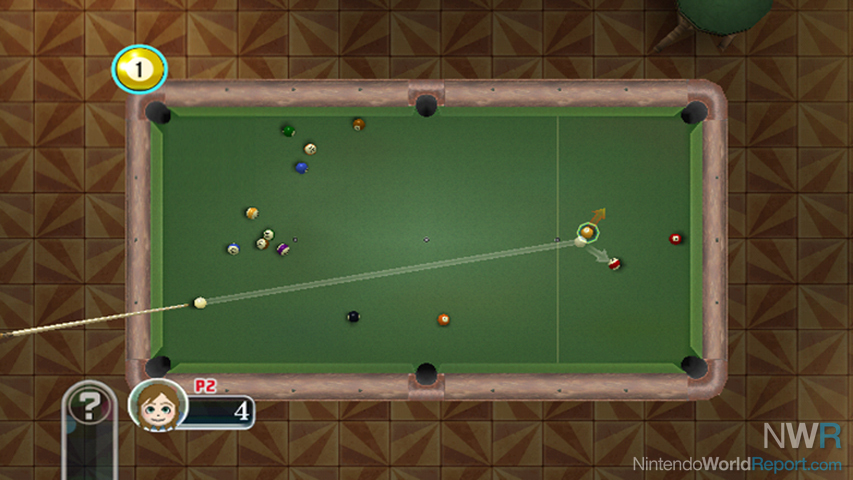Select the P2 Mii player portrait
Screen dimensions: 853x480
(158, 404)
